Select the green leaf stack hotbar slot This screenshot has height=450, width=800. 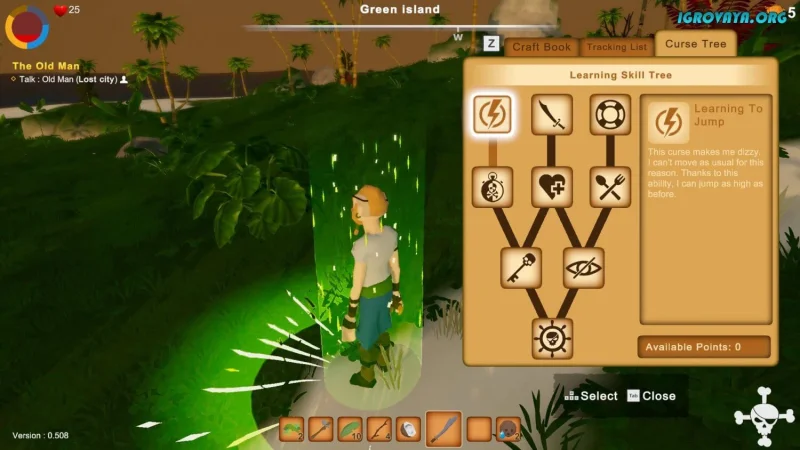pyautogui.click(x=349, y=429)
